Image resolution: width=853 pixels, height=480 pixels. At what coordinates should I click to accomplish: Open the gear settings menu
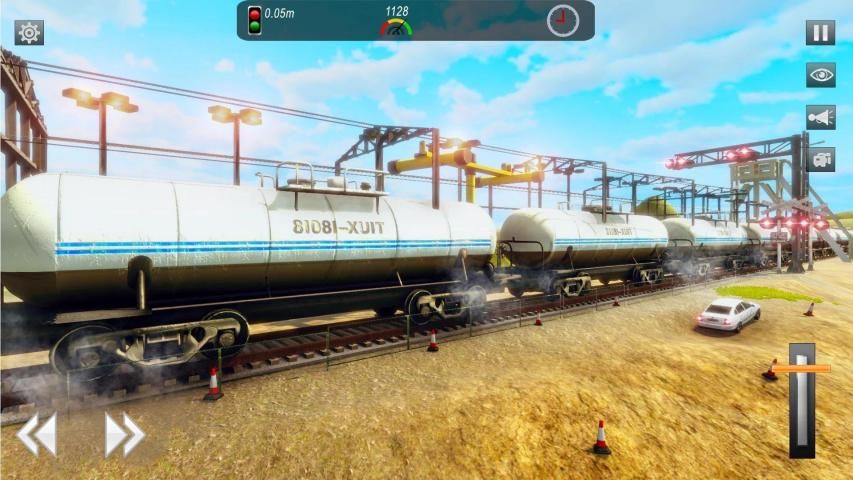click(x=29, y=33)
